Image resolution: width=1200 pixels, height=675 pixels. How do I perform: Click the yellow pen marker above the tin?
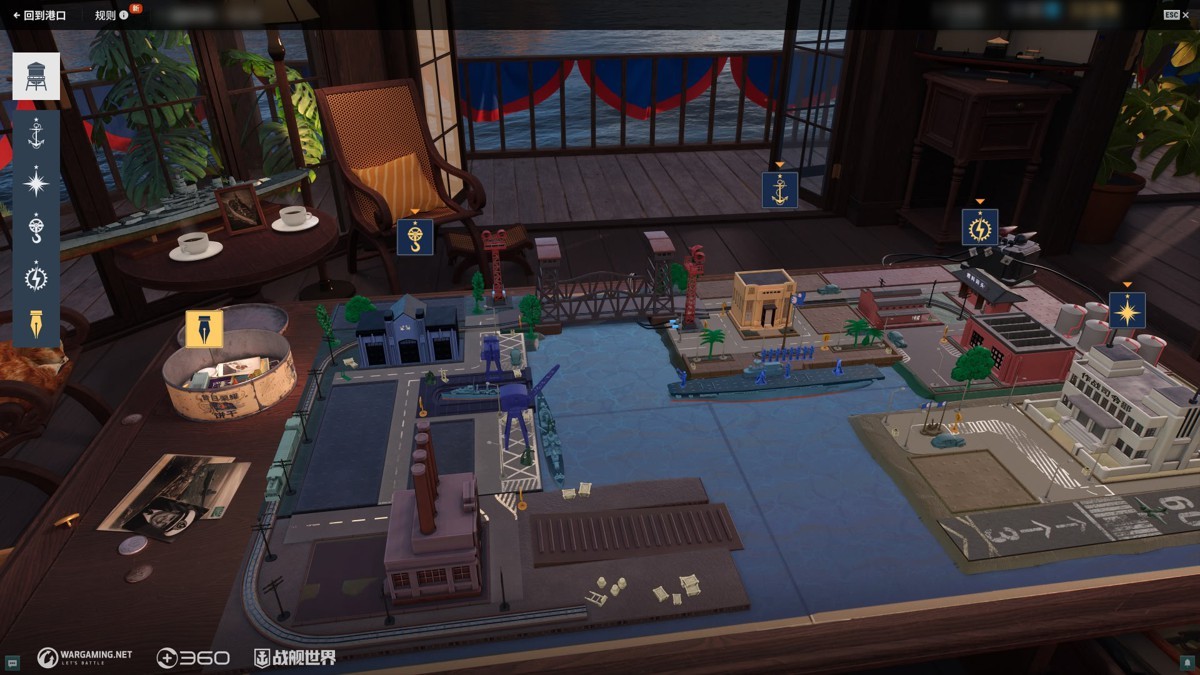pyautogui.click(x=204, y=329)
